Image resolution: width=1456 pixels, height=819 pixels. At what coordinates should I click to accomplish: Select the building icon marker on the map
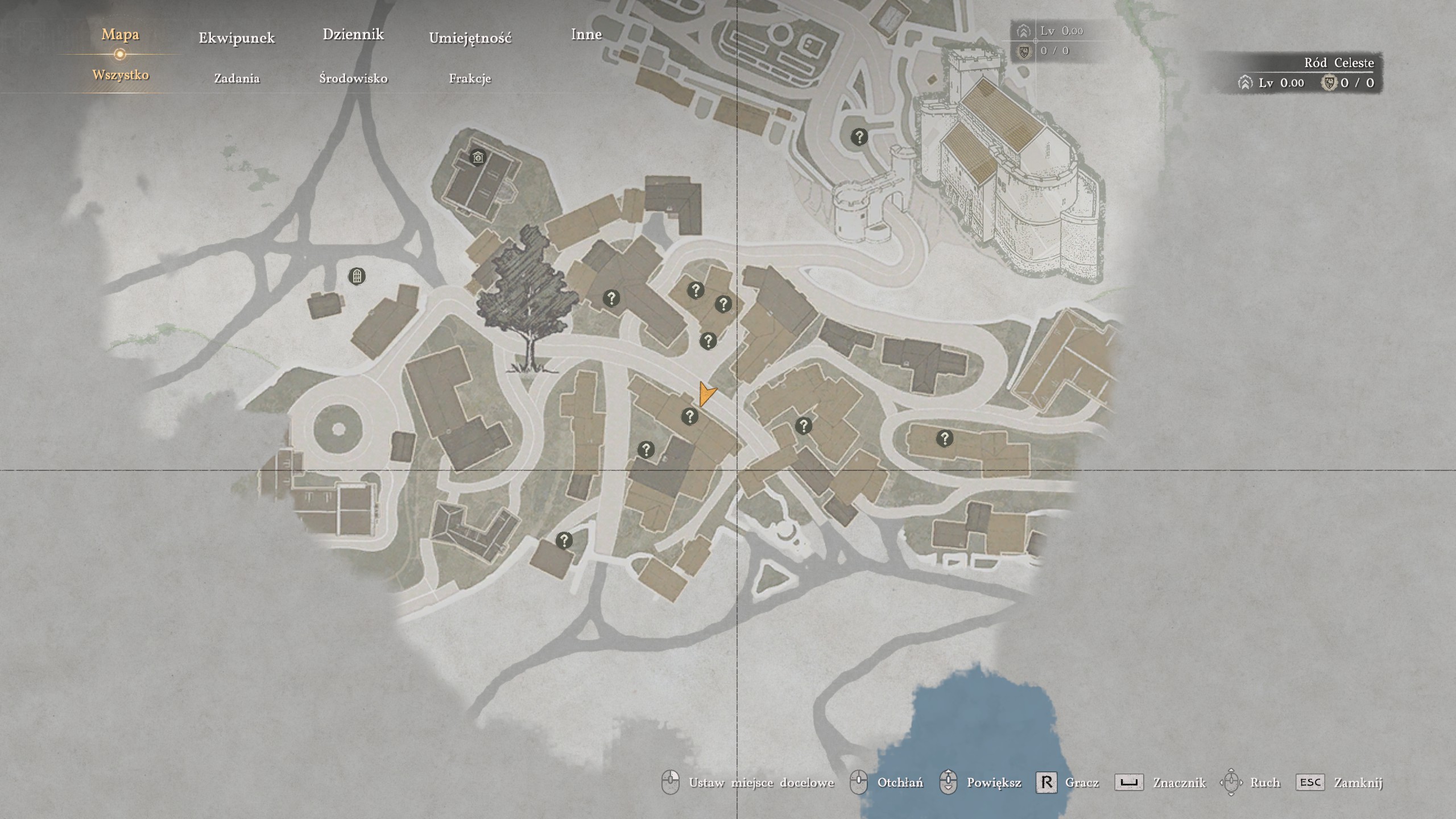pos(478,156)
